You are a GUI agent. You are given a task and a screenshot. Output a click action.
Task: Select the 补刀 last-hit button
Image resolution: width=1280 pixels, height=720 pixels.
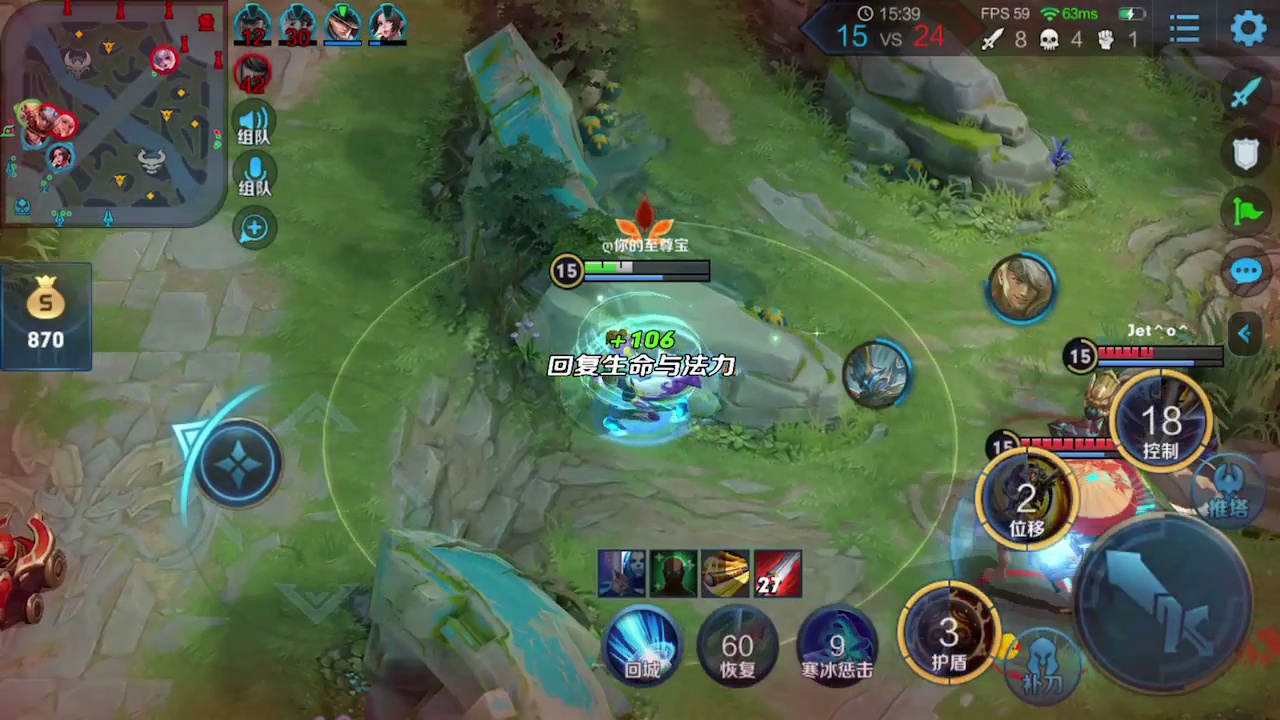tap(1040, 663)
